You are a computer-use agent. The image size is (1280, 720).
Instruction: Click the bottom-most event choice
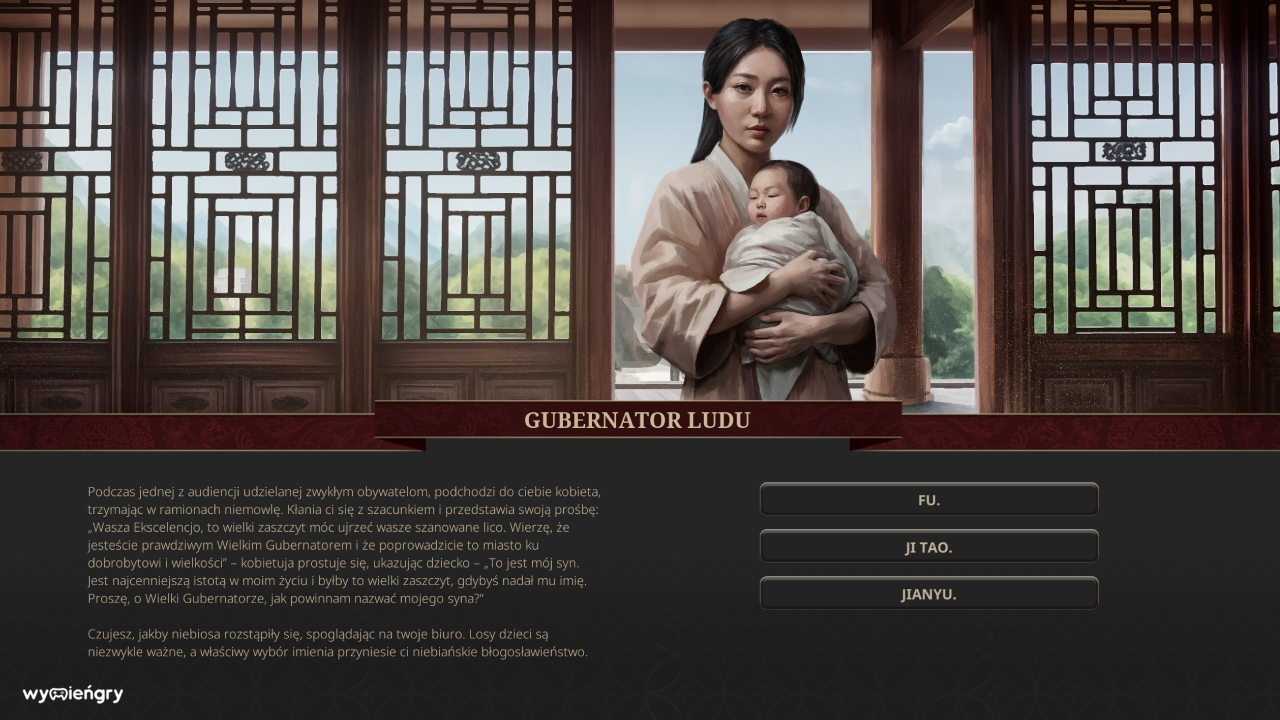[x=928, y=593]
